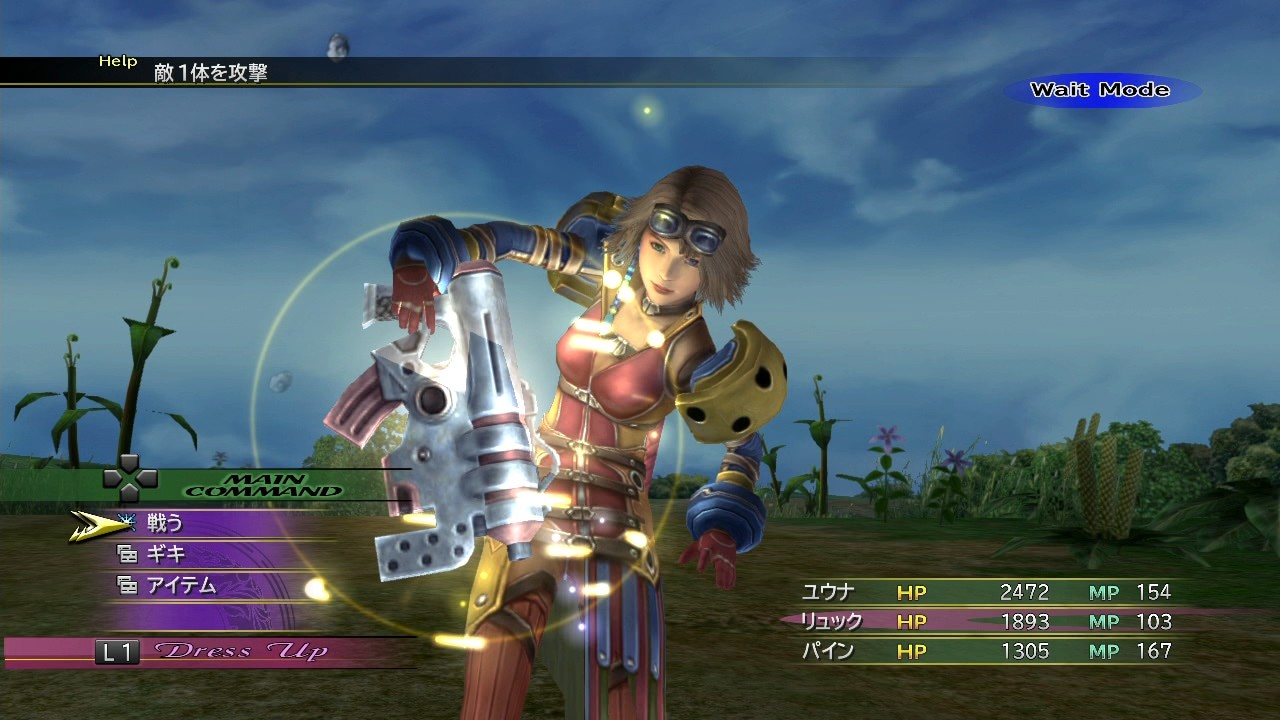Viewport: 1280px width, 720px height.
Task: Click the D-pad icon on MAIN COMMAND banner
Action: (x=131, y=478)
